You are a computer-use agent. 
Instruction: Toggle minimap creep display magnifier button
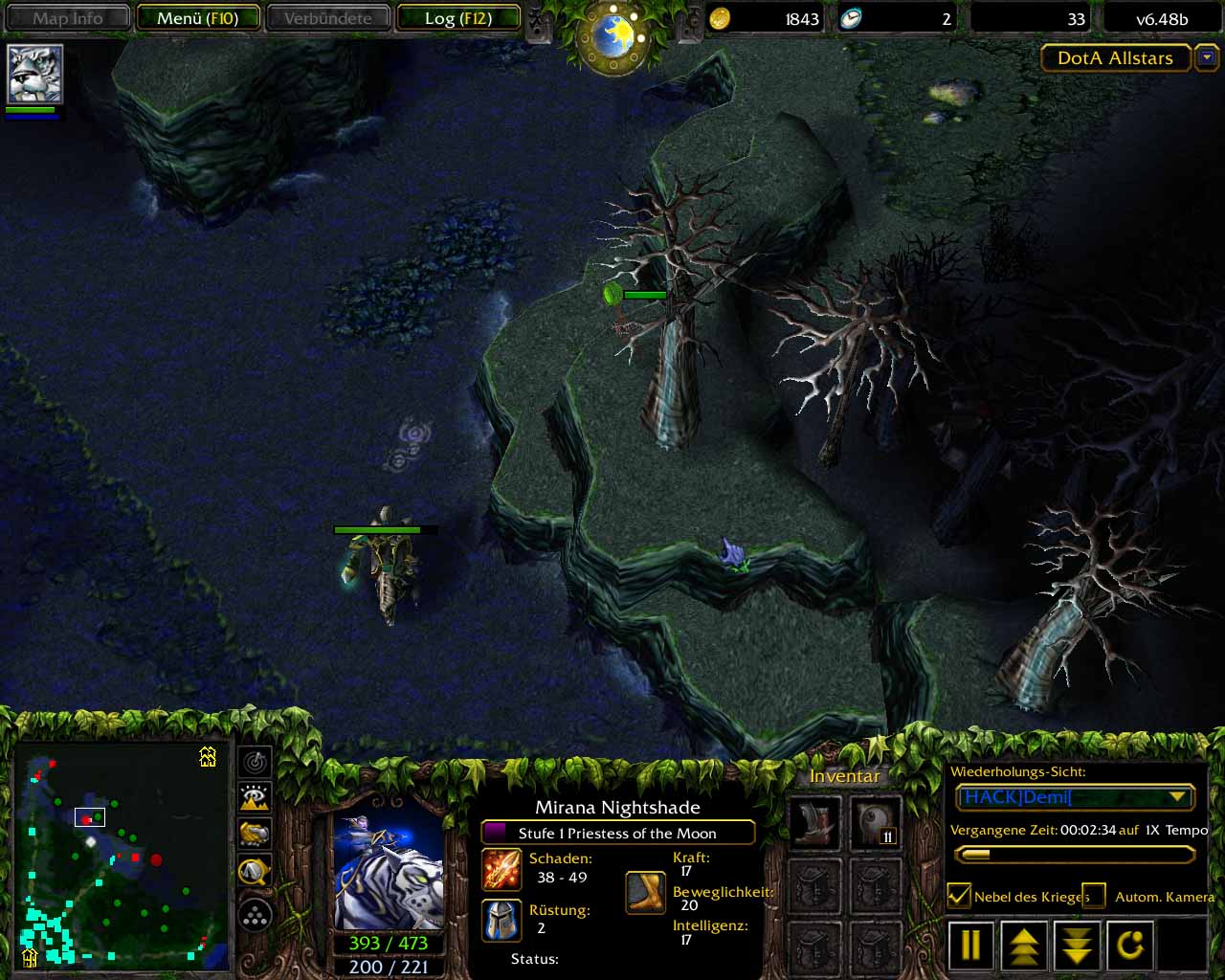coord(255,871)
